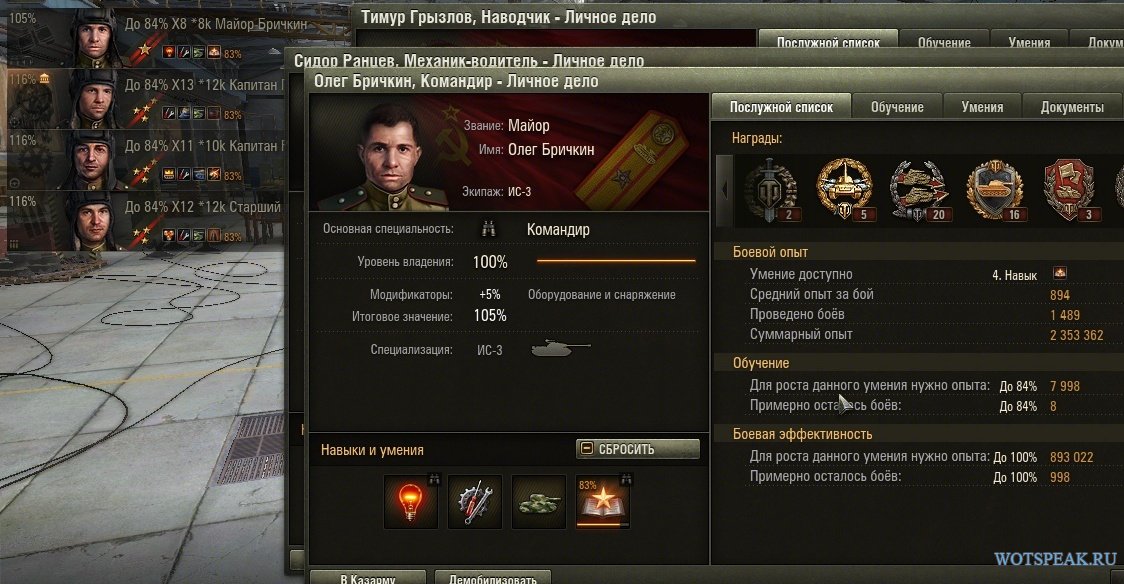
Task: Click the new skill available icon
Action: coord(1060,273)
